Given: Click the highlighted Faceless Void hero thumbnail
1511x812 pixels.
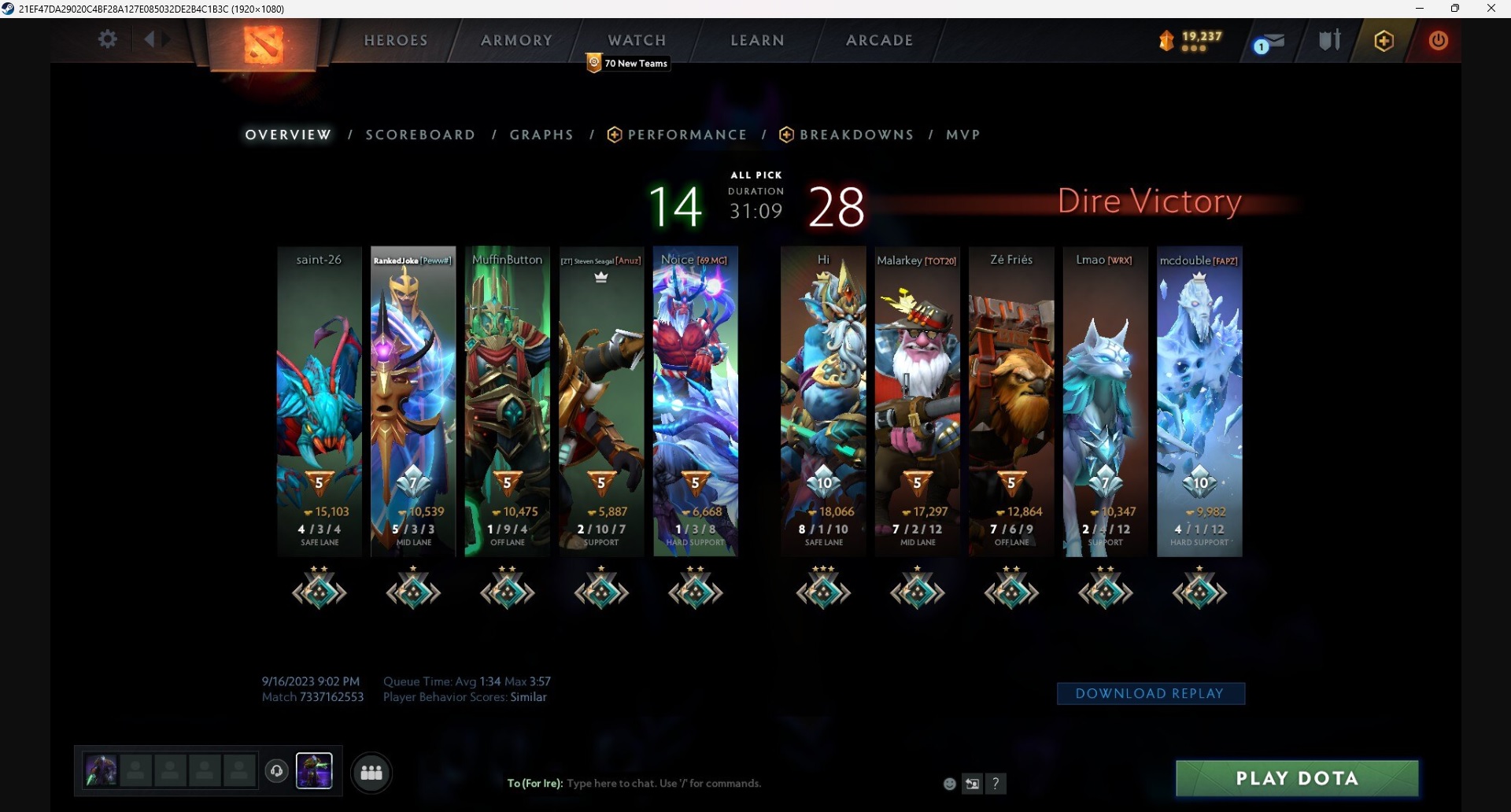Looking at the screenshot, I should click(316, 770).
